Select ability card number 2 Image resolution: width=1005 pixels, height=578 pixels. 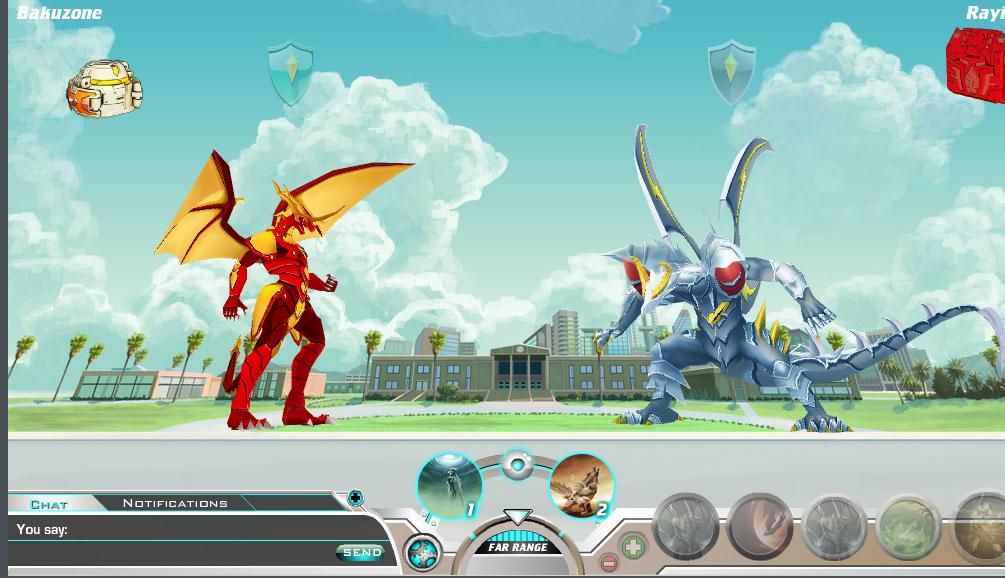point(581,486)
